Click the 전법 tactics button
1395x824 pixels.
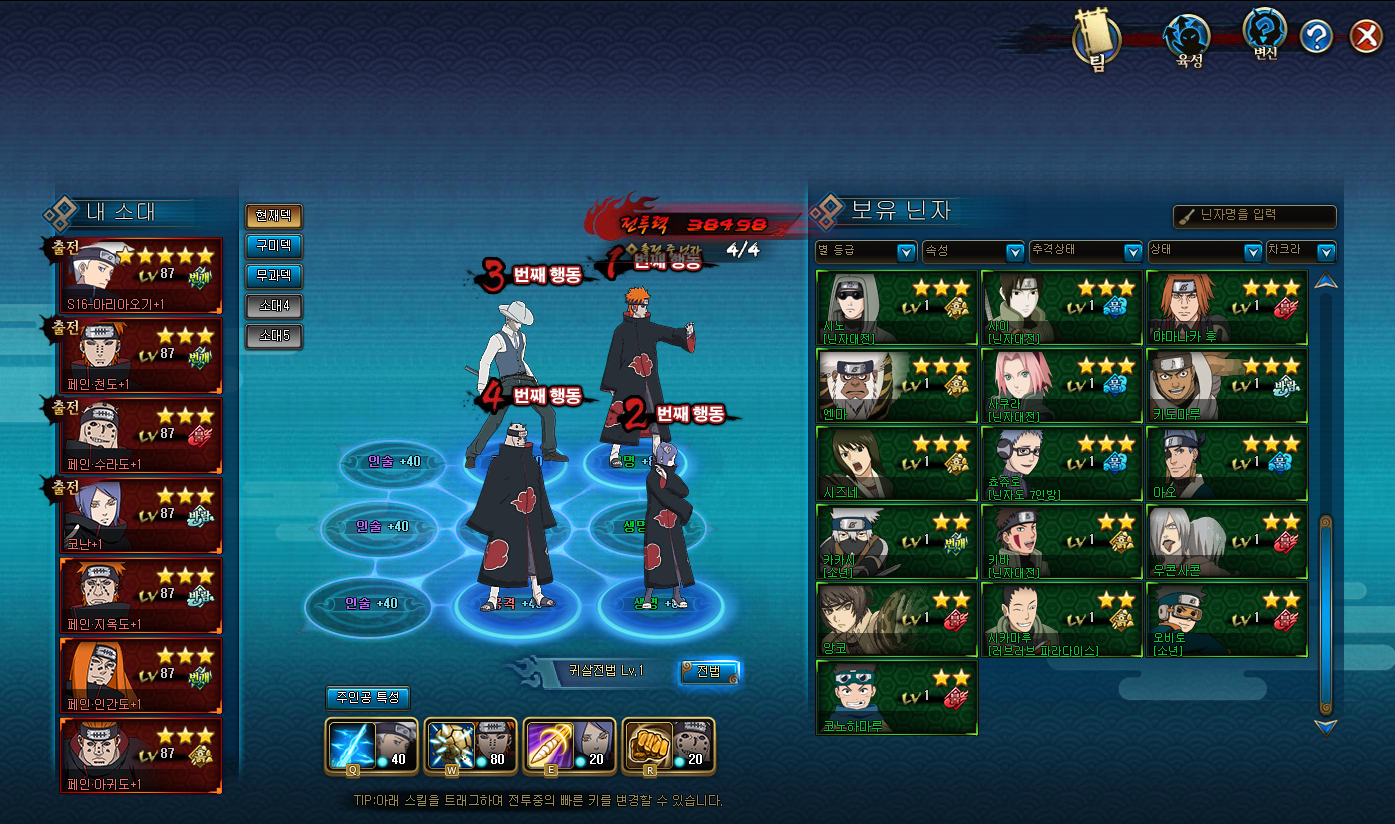click(709, 671)
